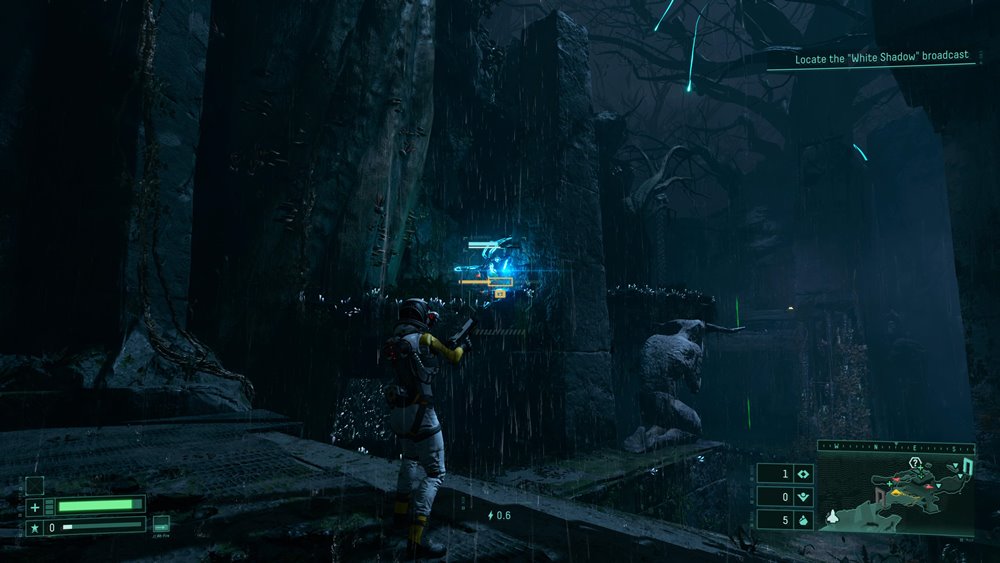The image size is (1000, 563).
Task: Select the "White Shadow" broadcast objective tracker
Action: [882, 59]
